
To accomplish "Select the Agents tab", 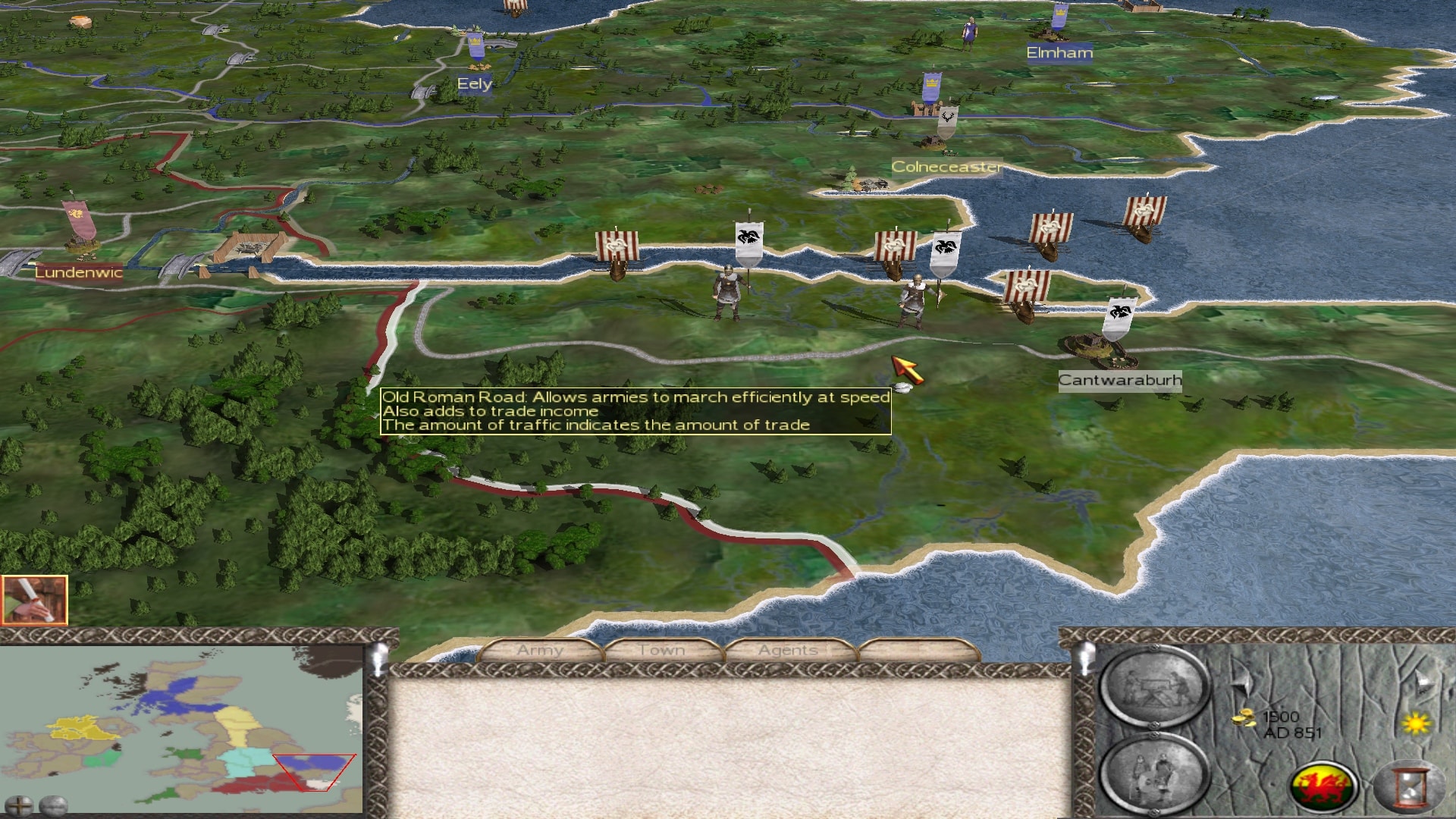I will 788,651.
